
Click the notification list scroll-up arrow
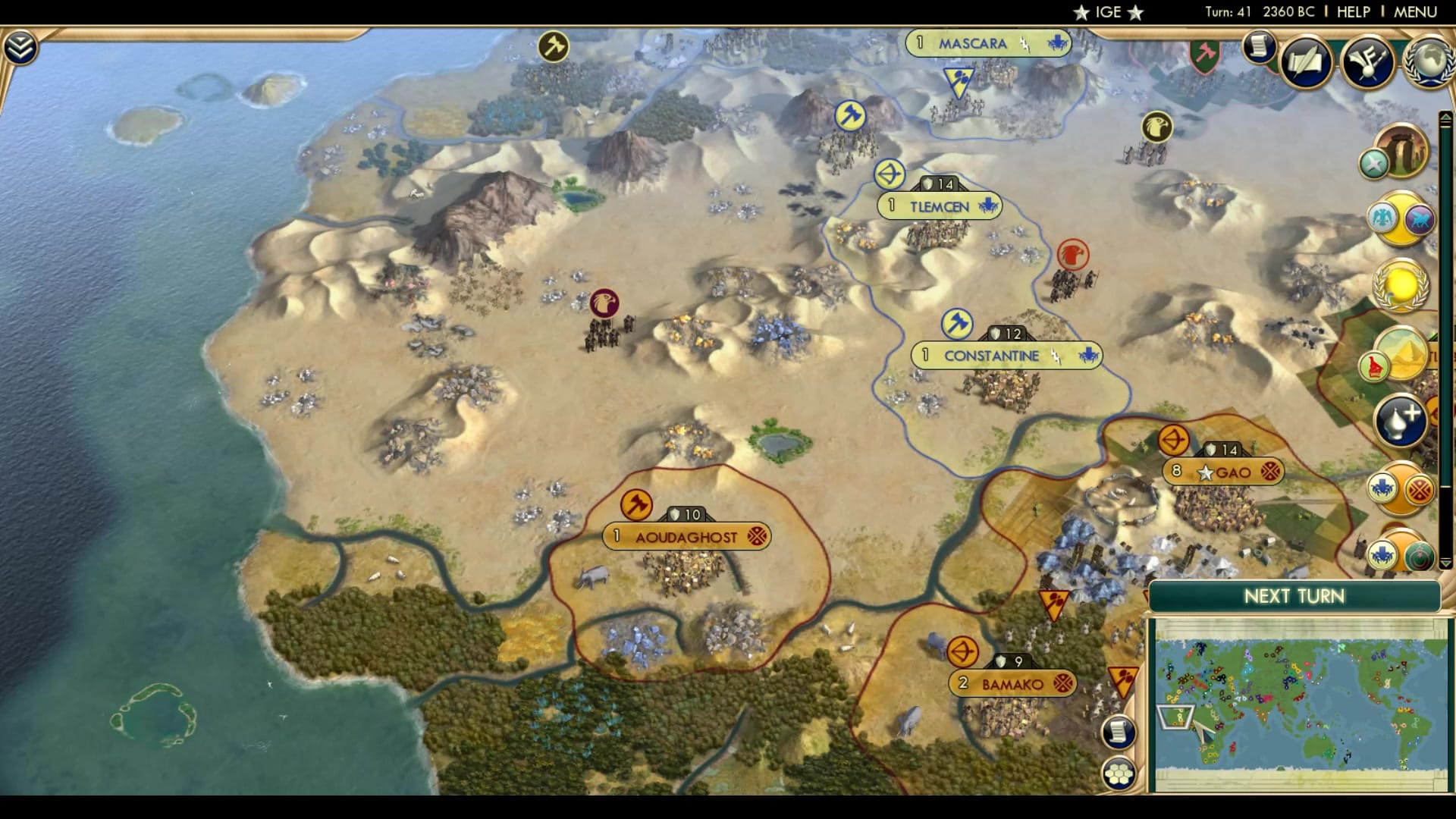(1446, 115)
